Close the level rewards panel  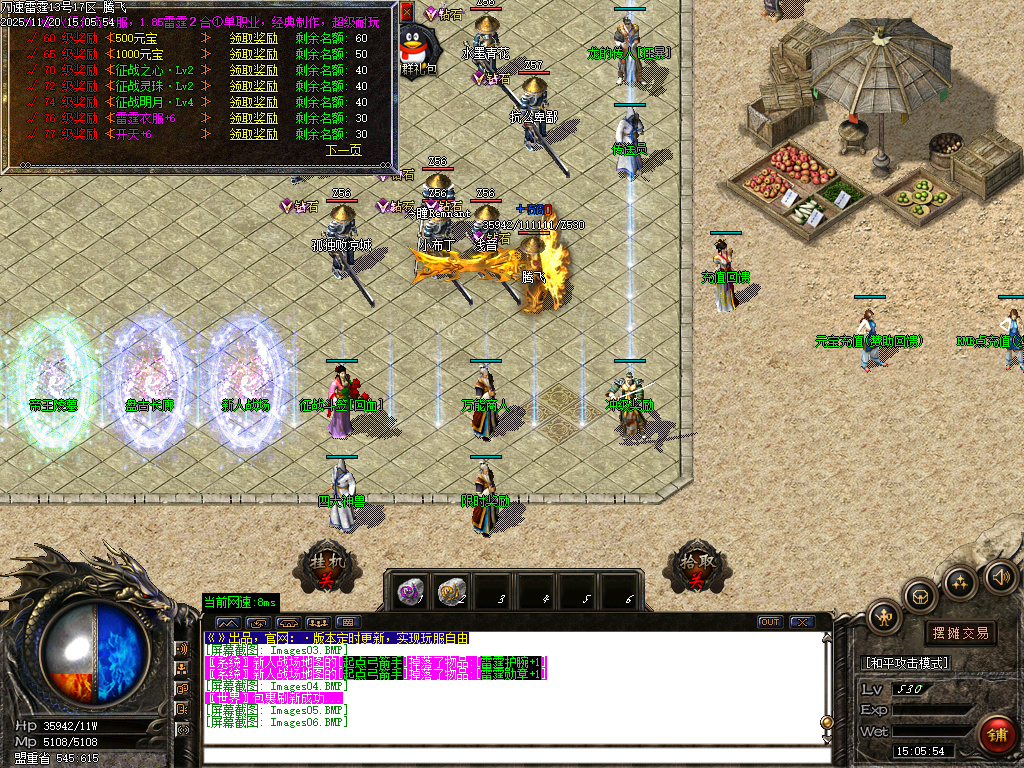click(406, 12)
